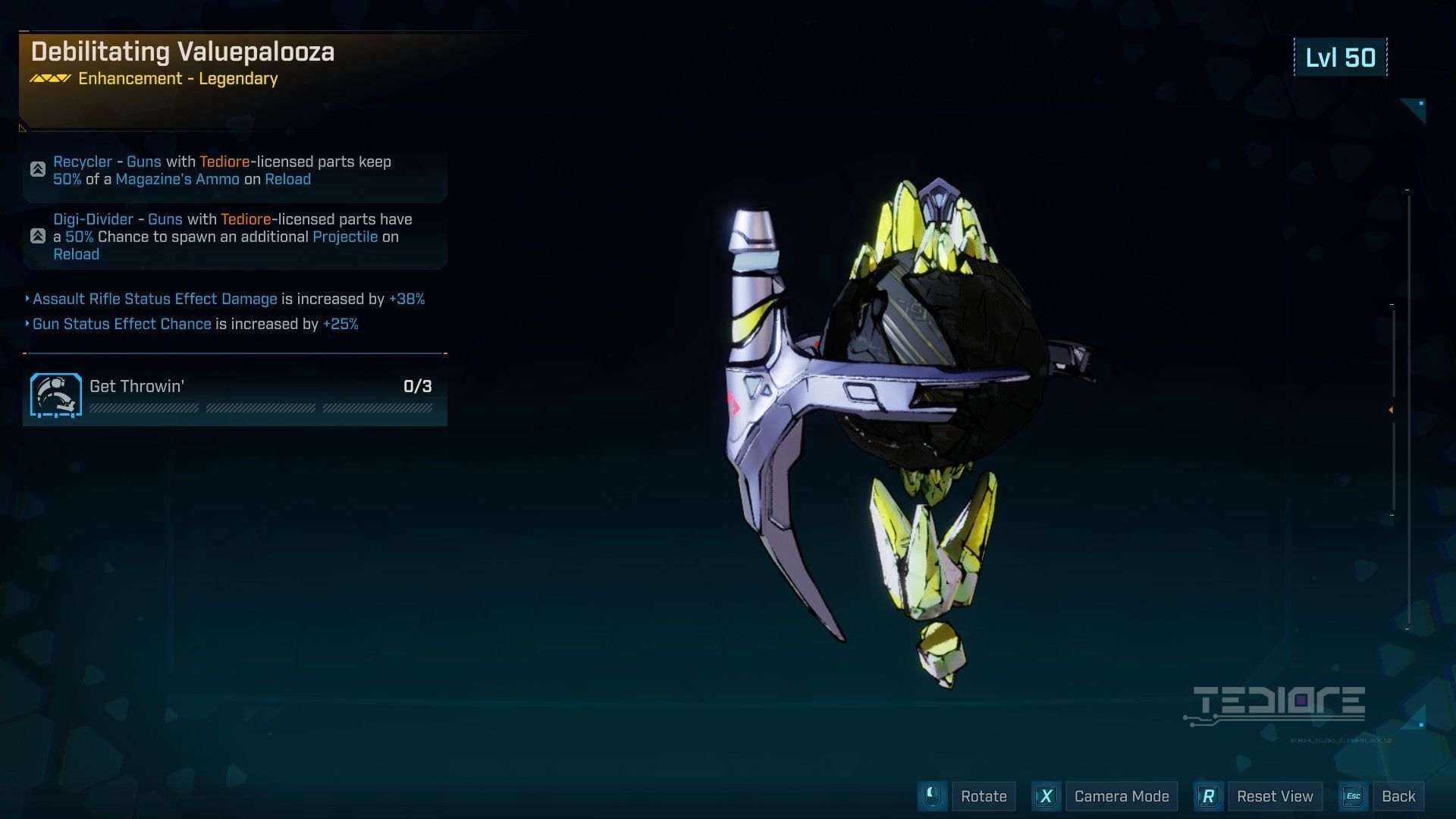
Task: Select the Get Throwin' skill row
Action: [235, 394]
